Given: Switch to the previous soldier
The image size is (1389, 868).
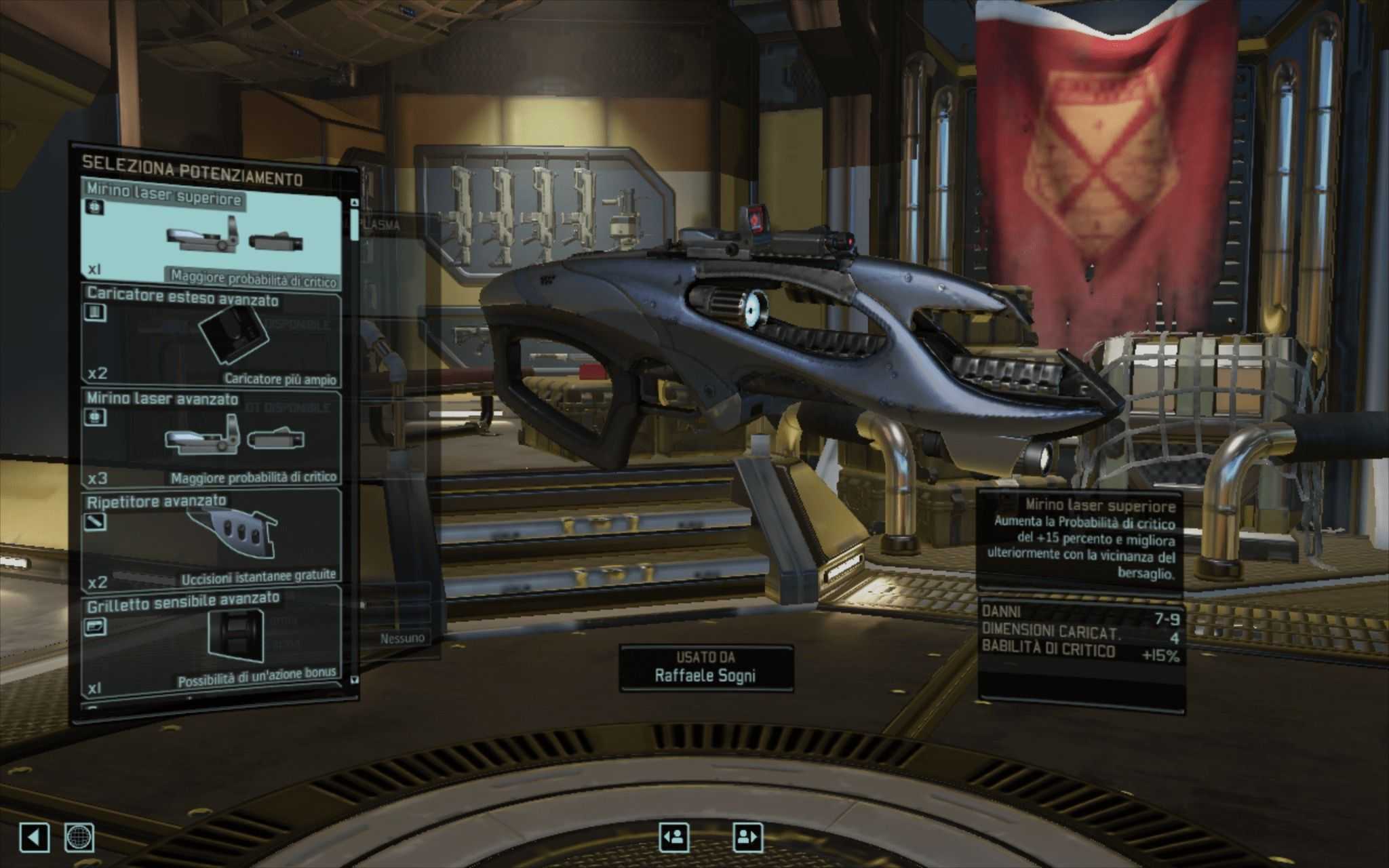Looking at the screenshot, I should (674, 837).
